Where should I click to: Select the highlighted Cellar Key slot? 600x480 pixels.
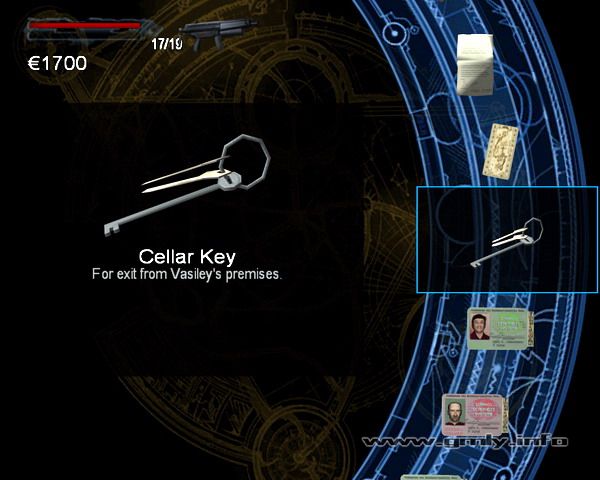coord(507,240)
